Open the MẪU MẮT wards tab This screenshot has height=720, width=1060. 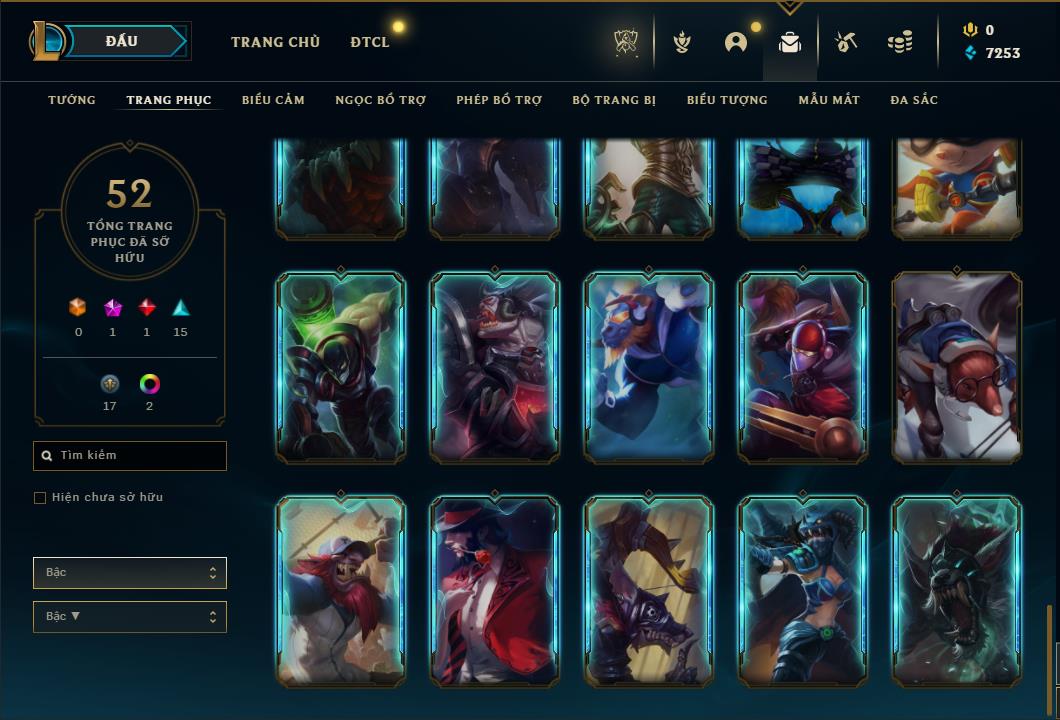pyautogui.click(x=829, y=100)
